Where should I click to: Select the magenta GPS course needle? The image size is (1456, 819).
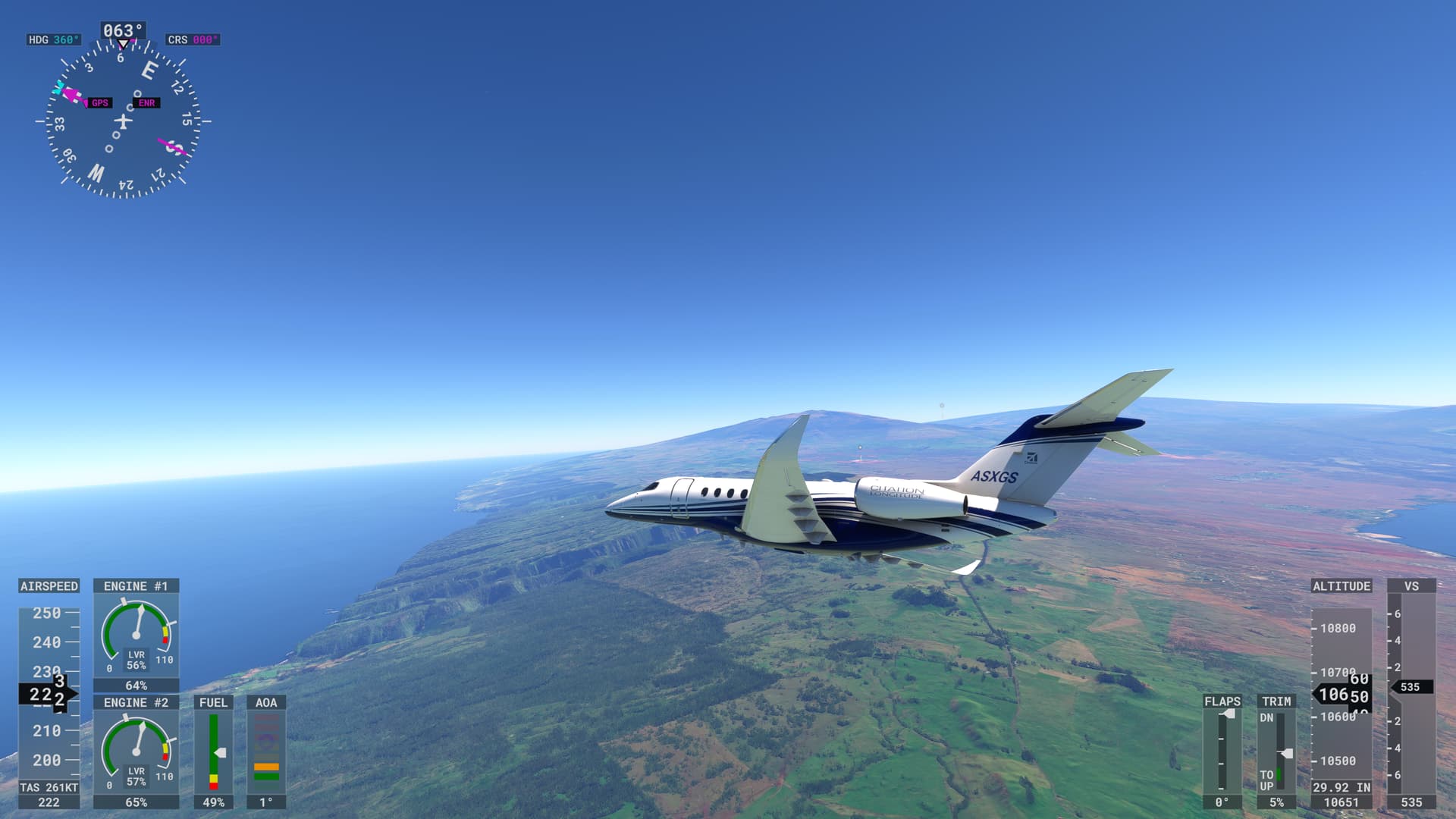click(x=72, y=95)
